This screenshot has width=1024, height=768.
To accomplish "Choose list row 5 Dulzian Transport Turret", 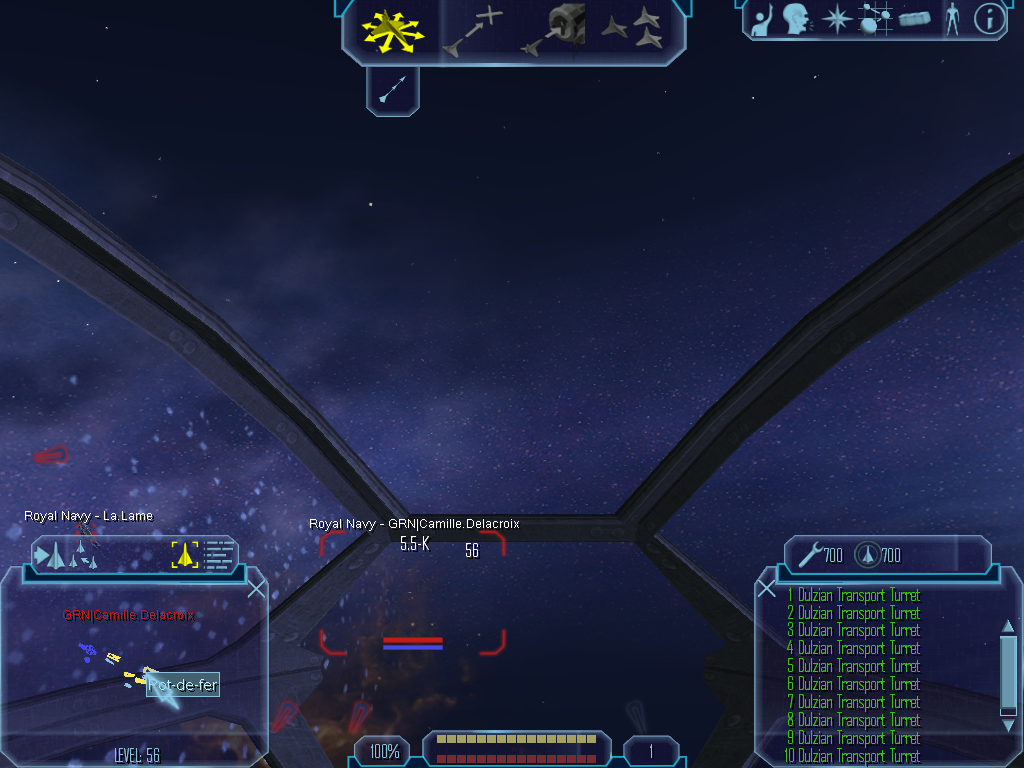I will (x=853, y=667).
